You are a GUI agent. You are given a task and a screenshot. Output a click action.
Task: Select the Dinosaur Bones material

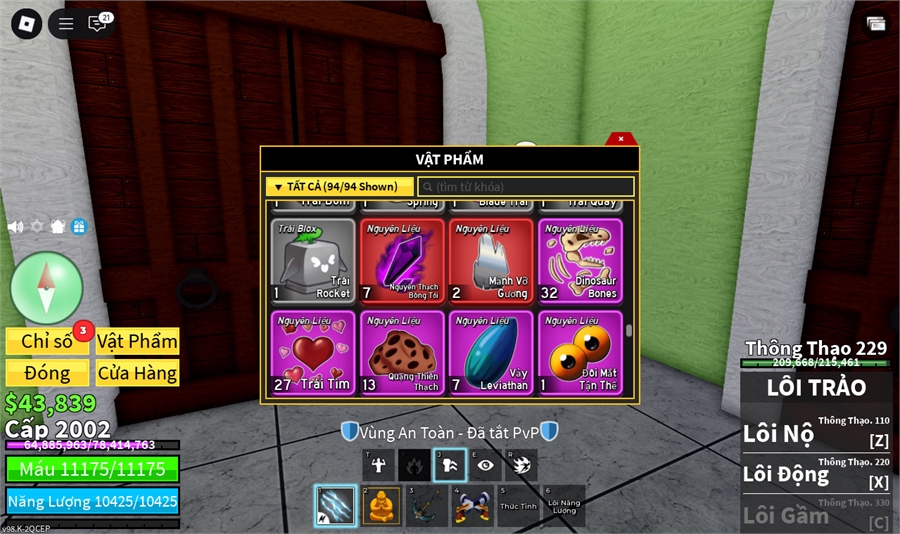[580, 260]
